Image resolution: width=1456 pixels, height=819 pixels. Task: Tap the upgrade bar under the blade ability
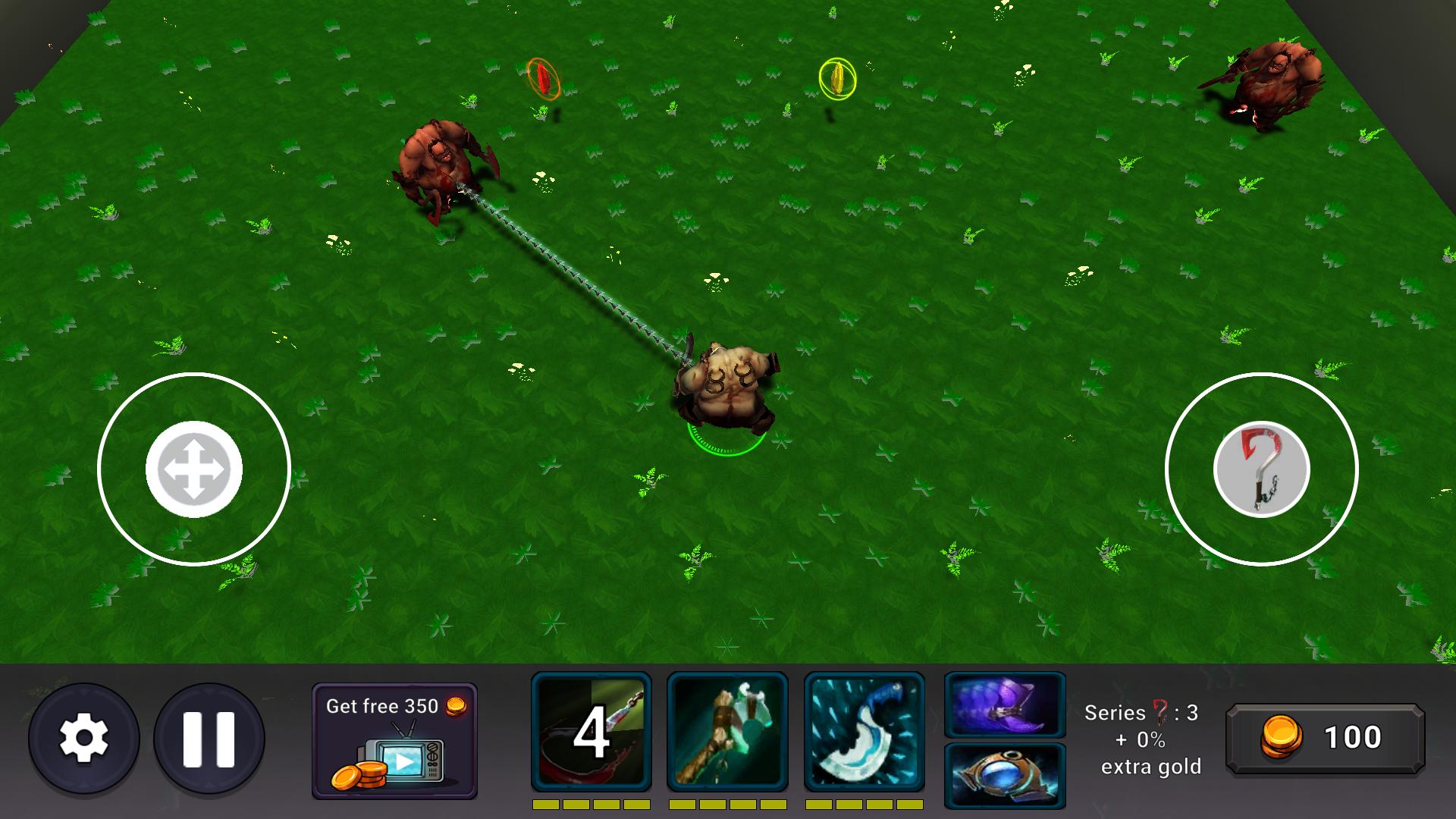click(864, 802)
